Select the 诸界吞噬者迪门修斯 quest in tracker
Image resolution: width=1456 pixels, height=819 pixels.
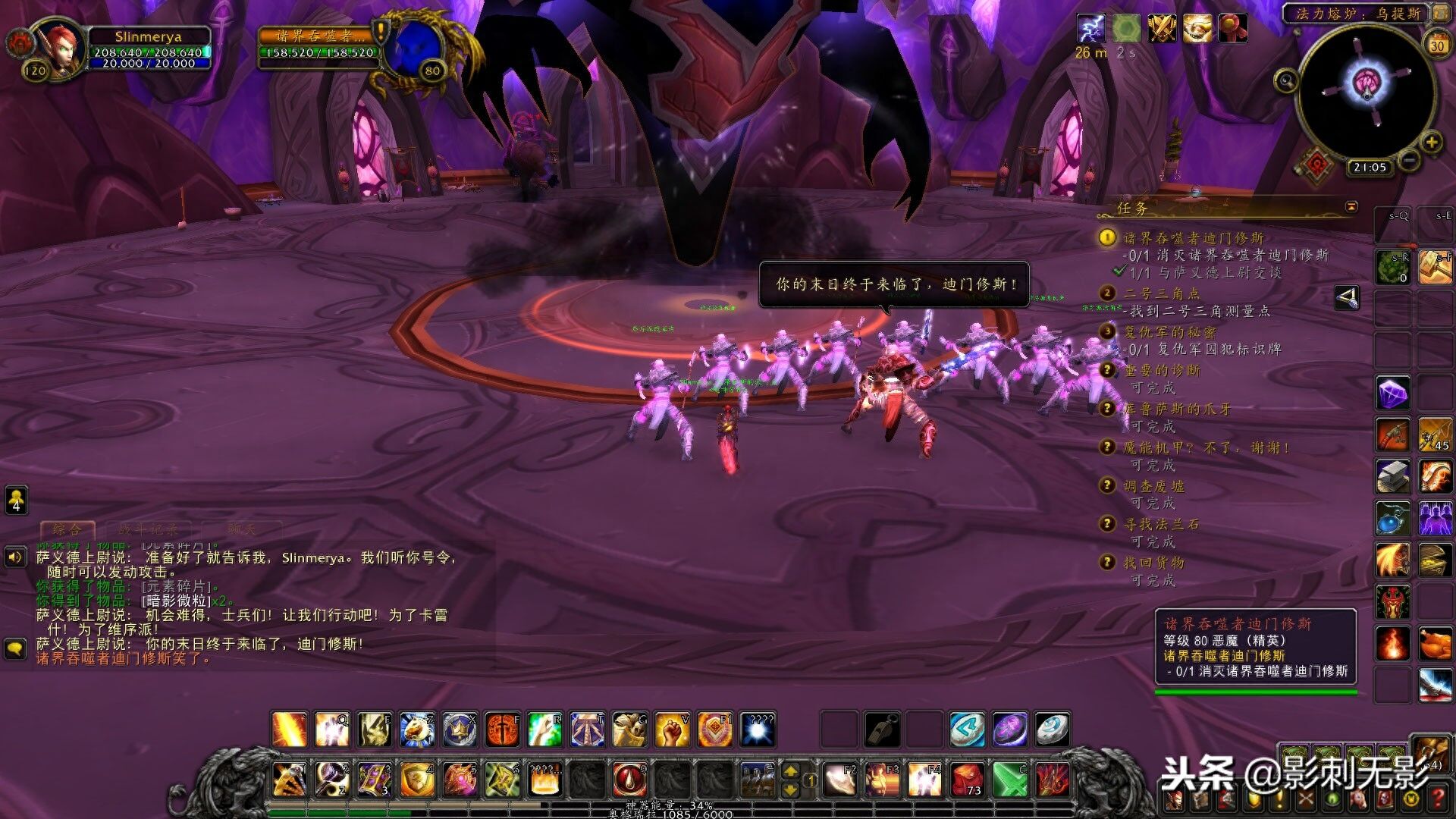pos(1193,238)
